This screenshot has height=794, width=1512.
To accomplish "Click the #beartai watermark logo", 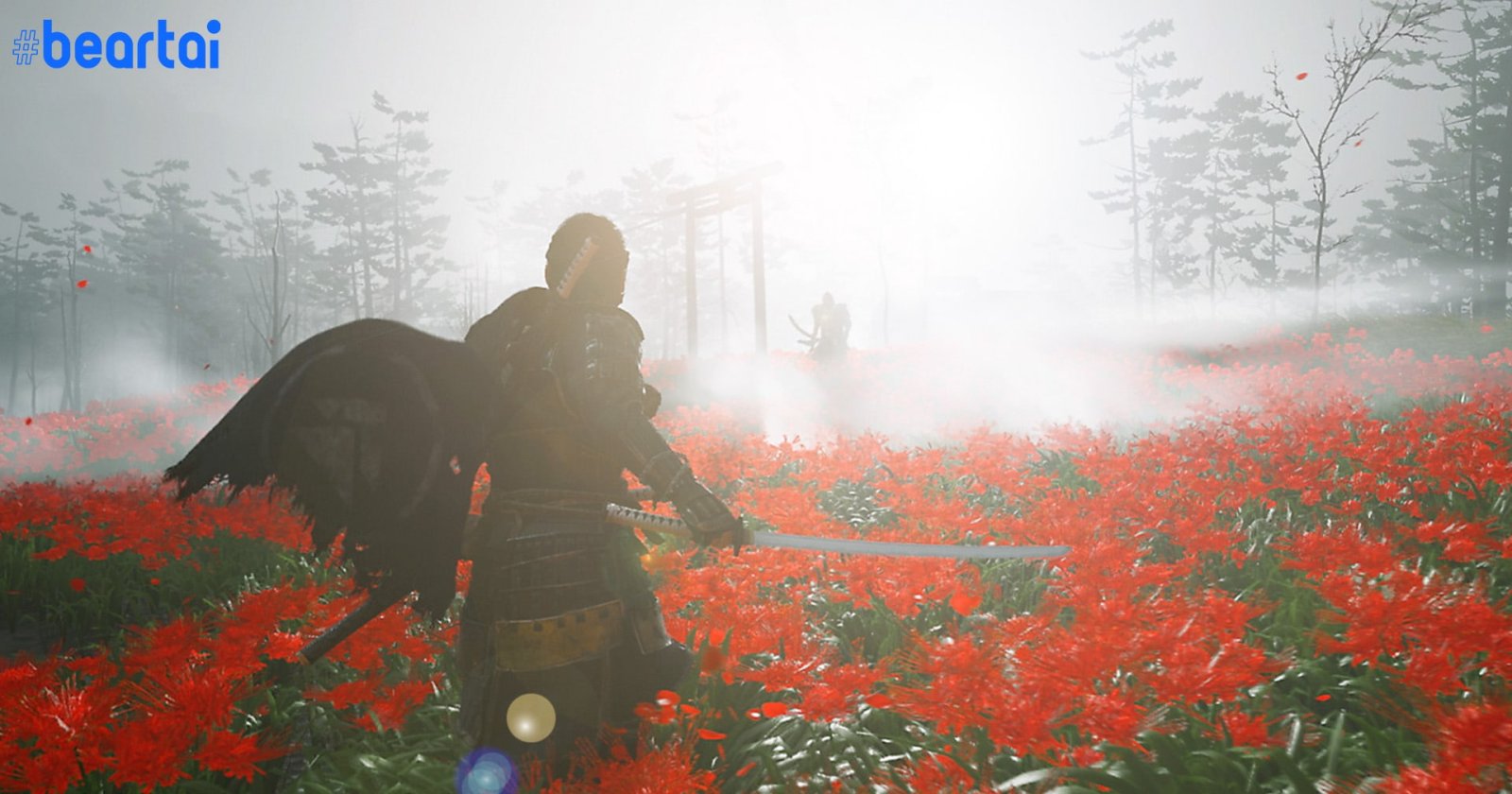I will tap(116, 45).
